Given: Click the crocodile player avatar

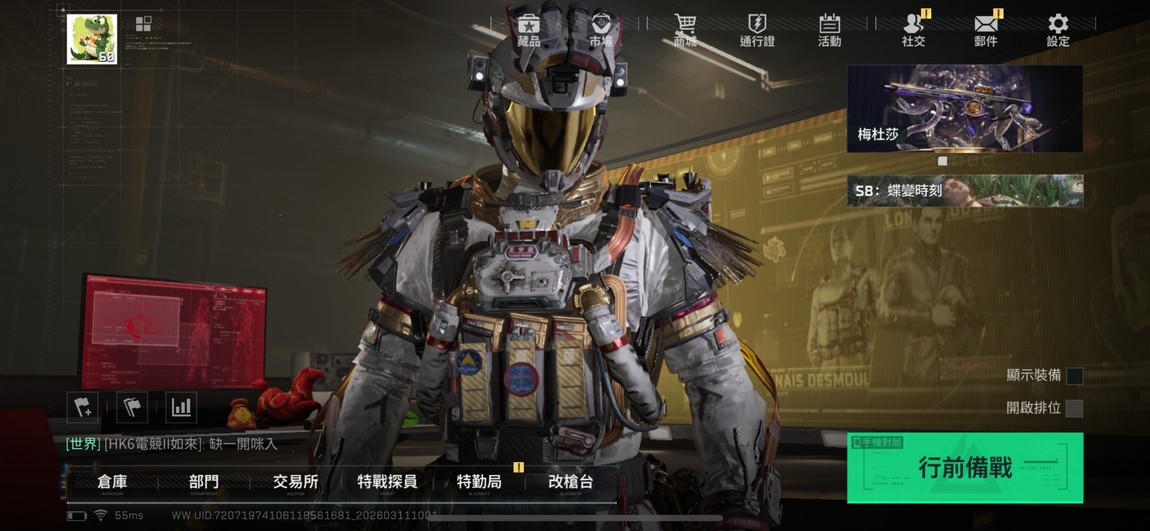Looking at the screenshot, I should pos(92,39).
